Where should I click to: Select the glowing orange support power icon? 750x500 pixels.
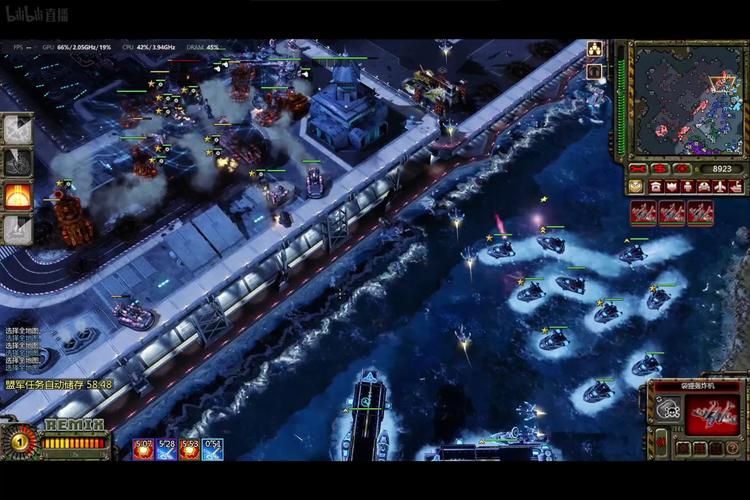(x=17, y=197)
